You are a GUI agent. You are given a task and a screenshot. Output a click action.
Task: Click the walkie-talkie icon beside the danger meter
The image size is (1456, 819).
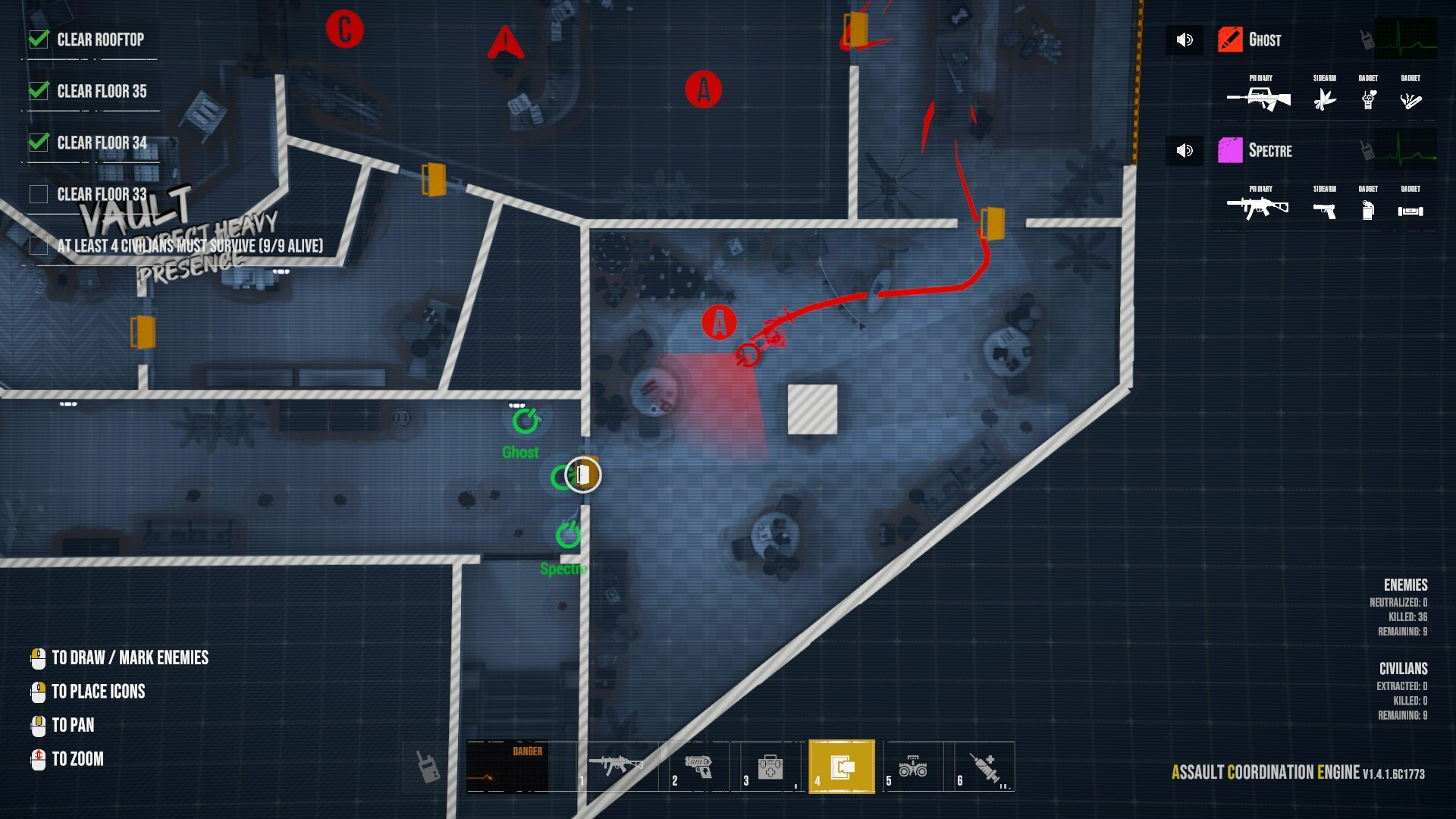pos(428,767)
